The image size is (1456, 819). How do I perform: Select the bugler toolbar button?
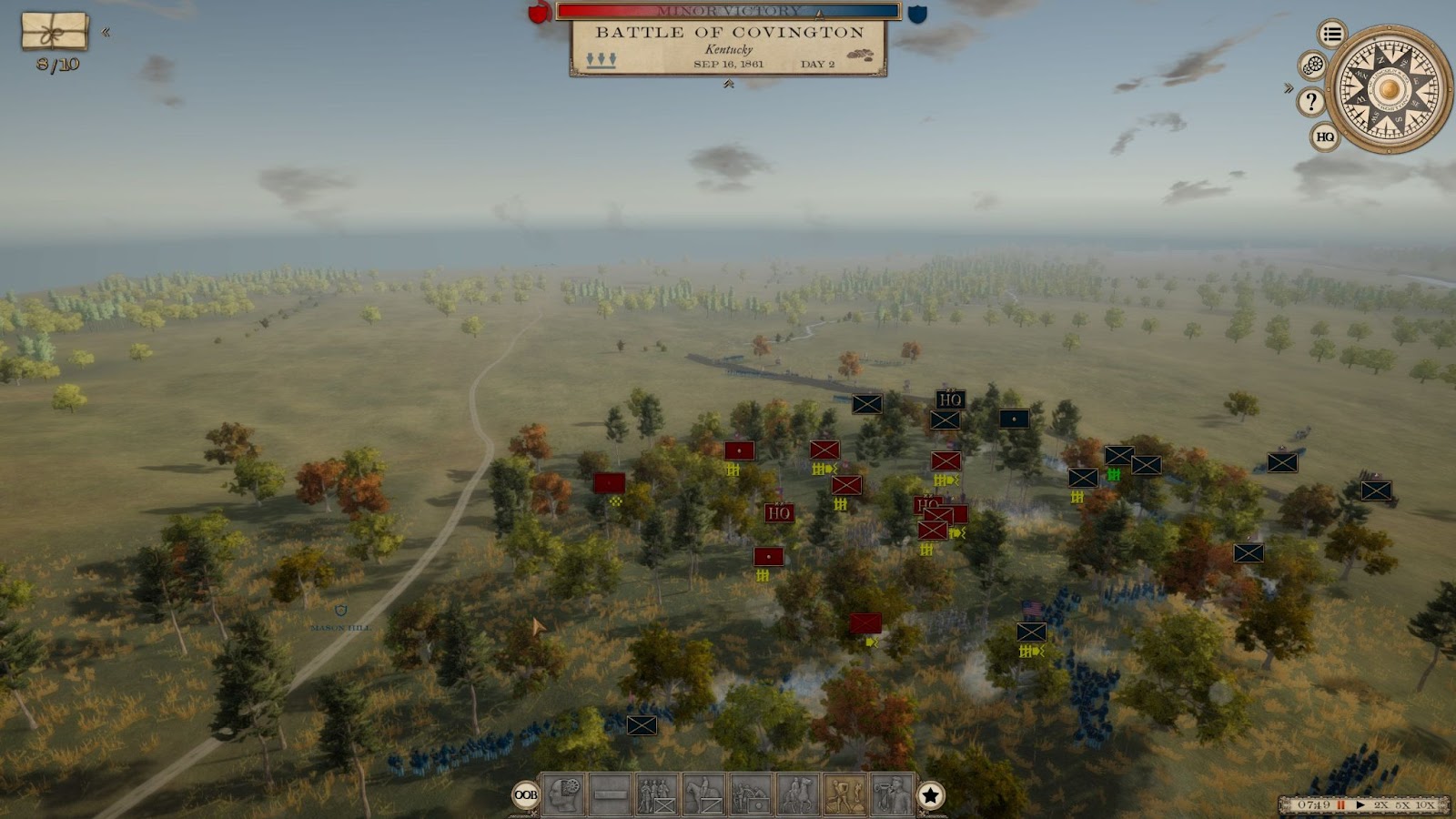pyautogui.click(x=892, y=795)
